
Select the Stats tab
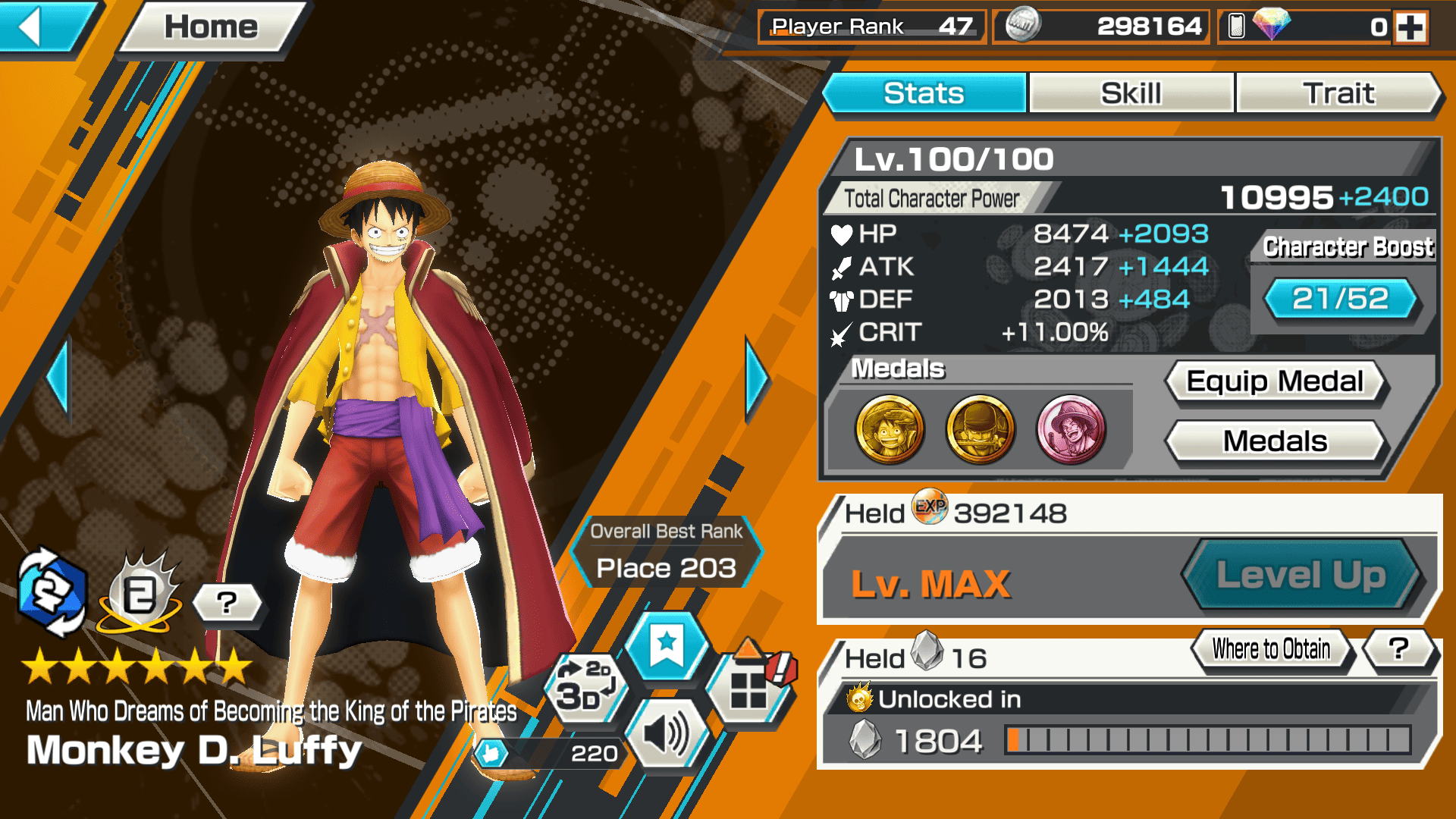tap(924, 94)
